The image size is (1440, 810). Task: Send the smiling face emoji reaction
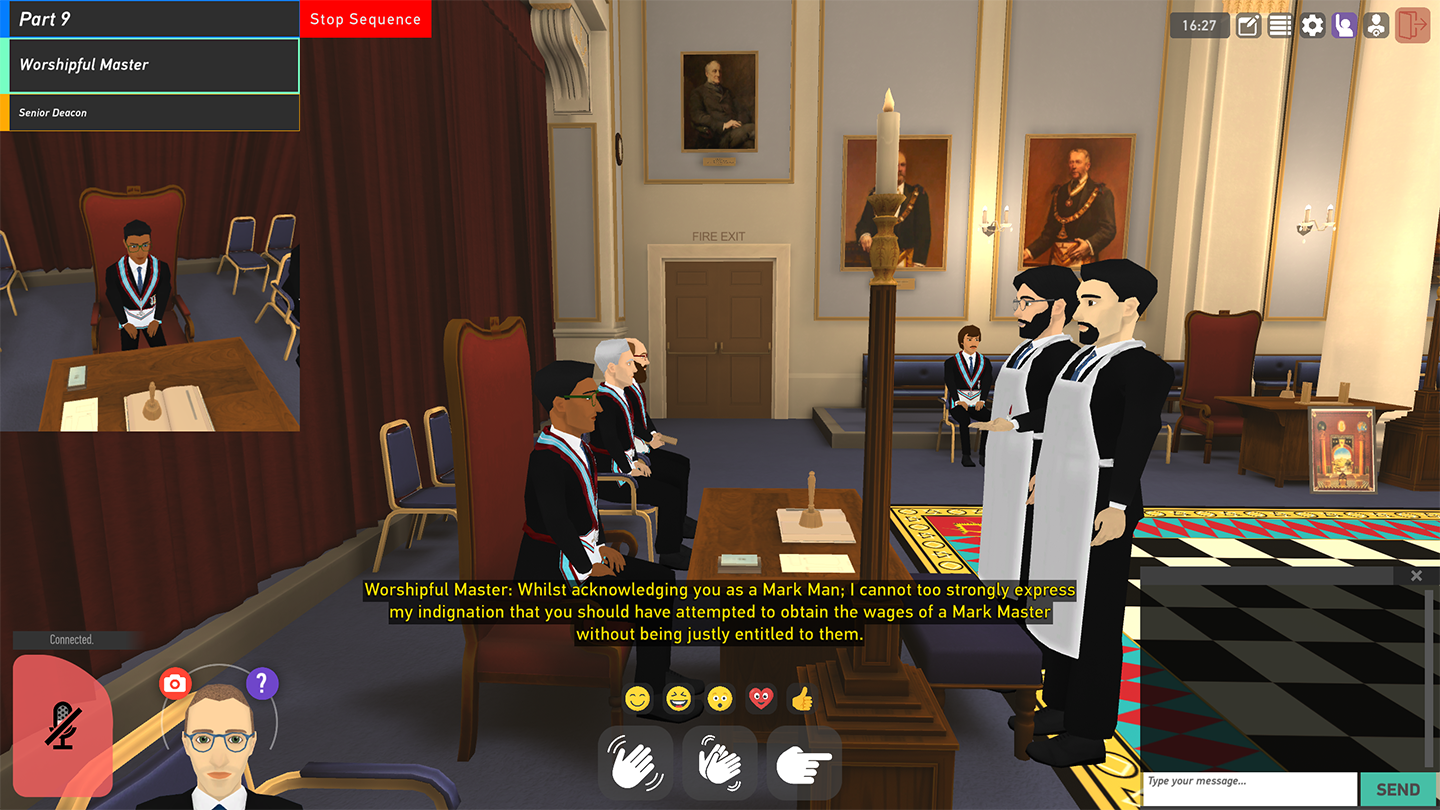(x=638, y=698)
